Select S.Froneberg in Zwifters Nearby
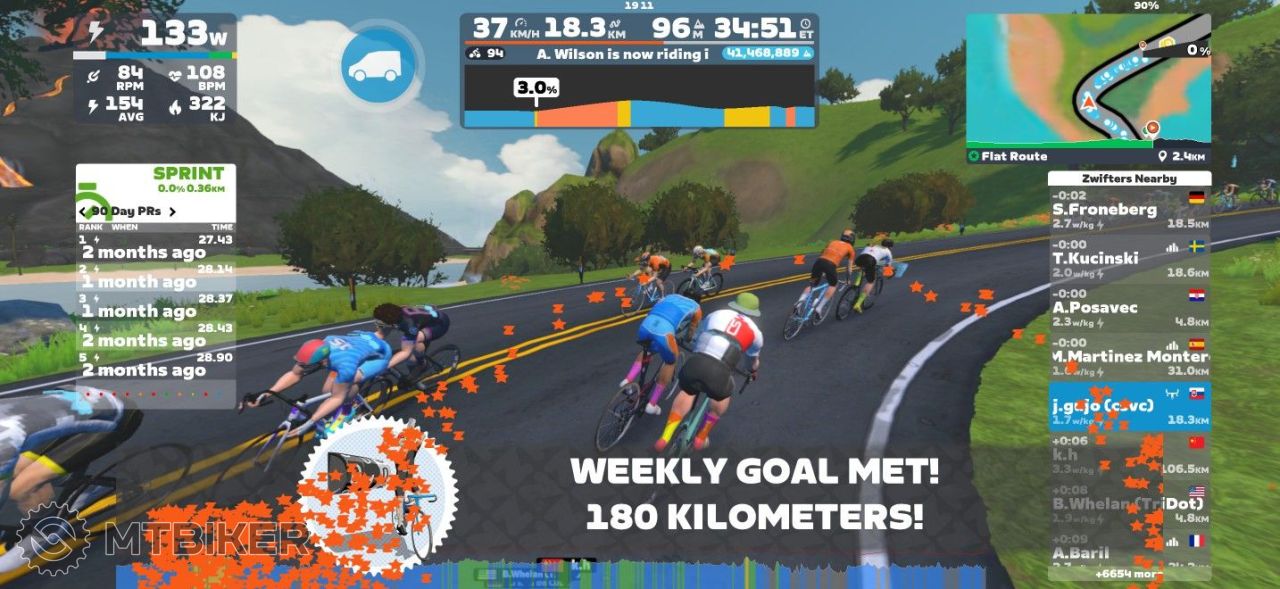 coord(1128,210)
